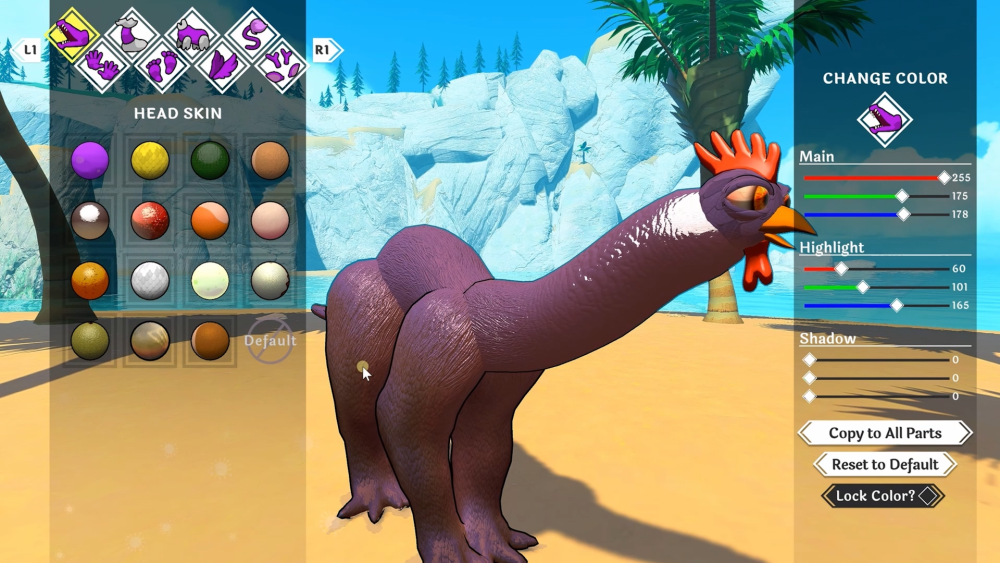This screenshot has width=1000, height=563.
Task: Change the Highlight blue slider
Action: [x=896, y=305]
